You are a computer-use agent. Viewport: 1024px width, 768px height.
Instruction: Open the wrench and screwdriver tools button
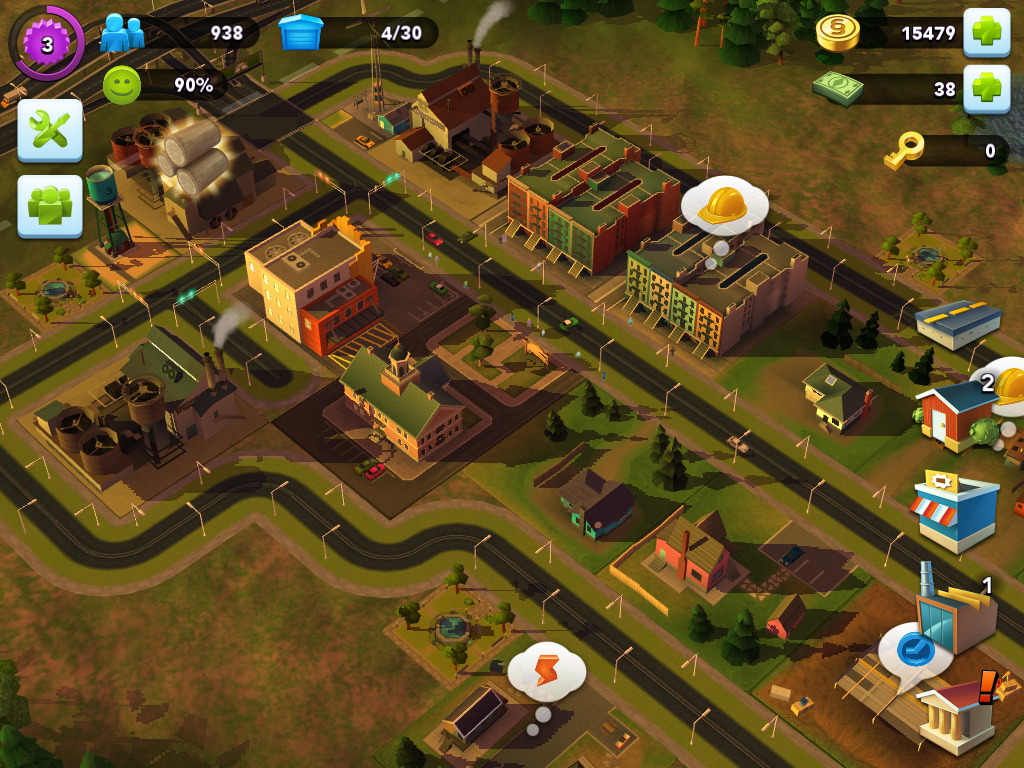click(50, 130)
